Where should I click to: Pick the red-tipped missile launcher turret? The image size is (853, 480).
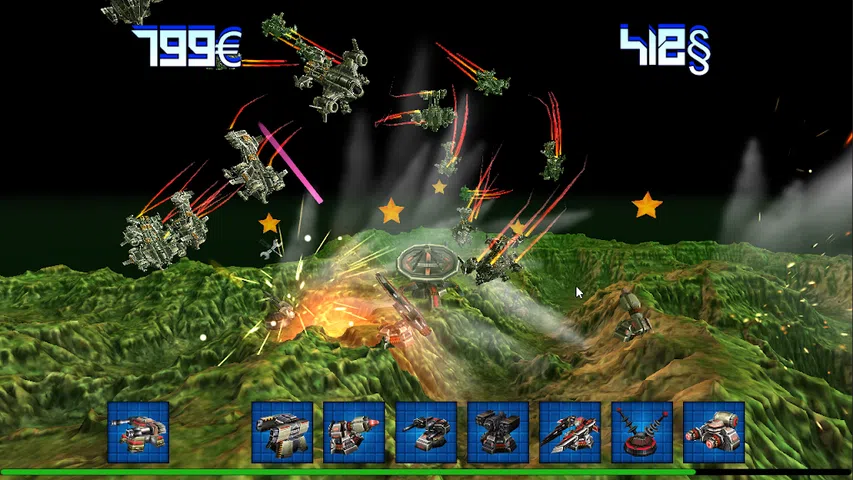click(354, 432)
